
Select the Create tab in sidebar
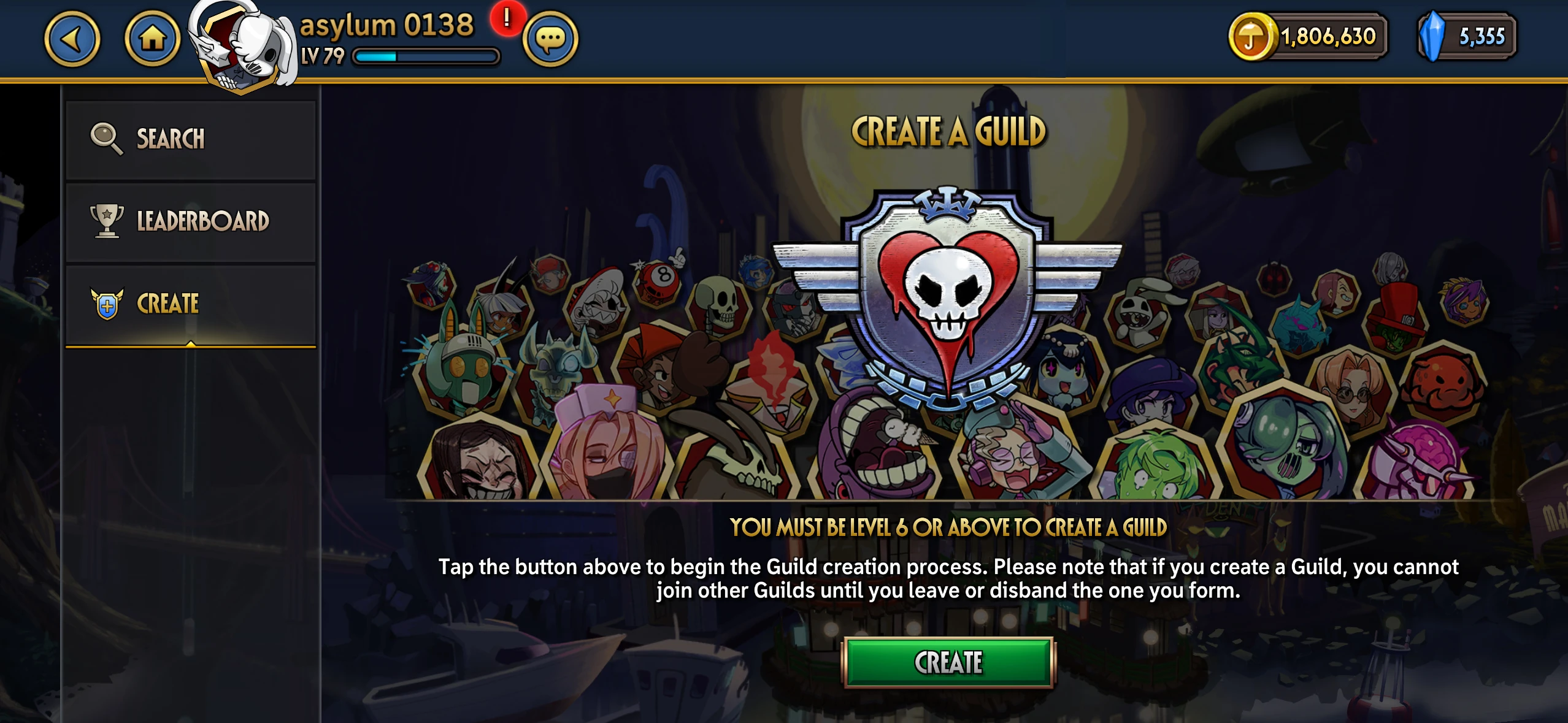tap(191, 304)
